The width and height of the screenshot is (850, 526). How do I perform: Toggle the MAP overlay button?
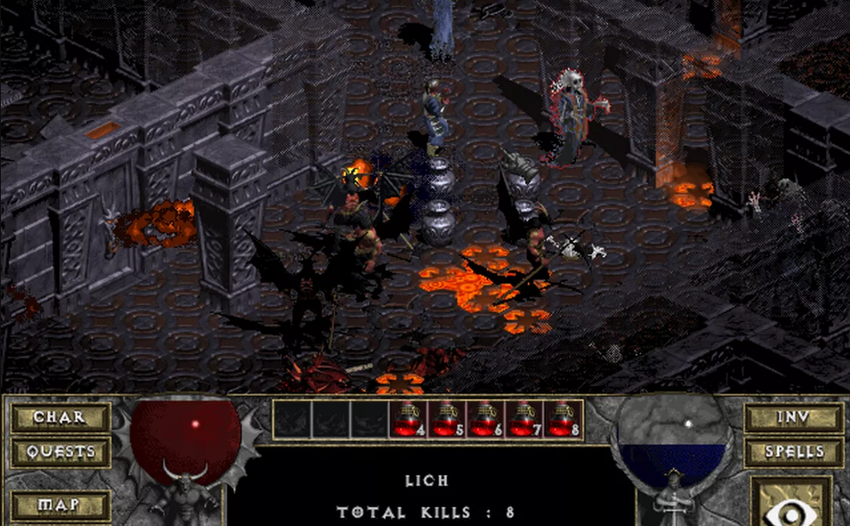59,505
